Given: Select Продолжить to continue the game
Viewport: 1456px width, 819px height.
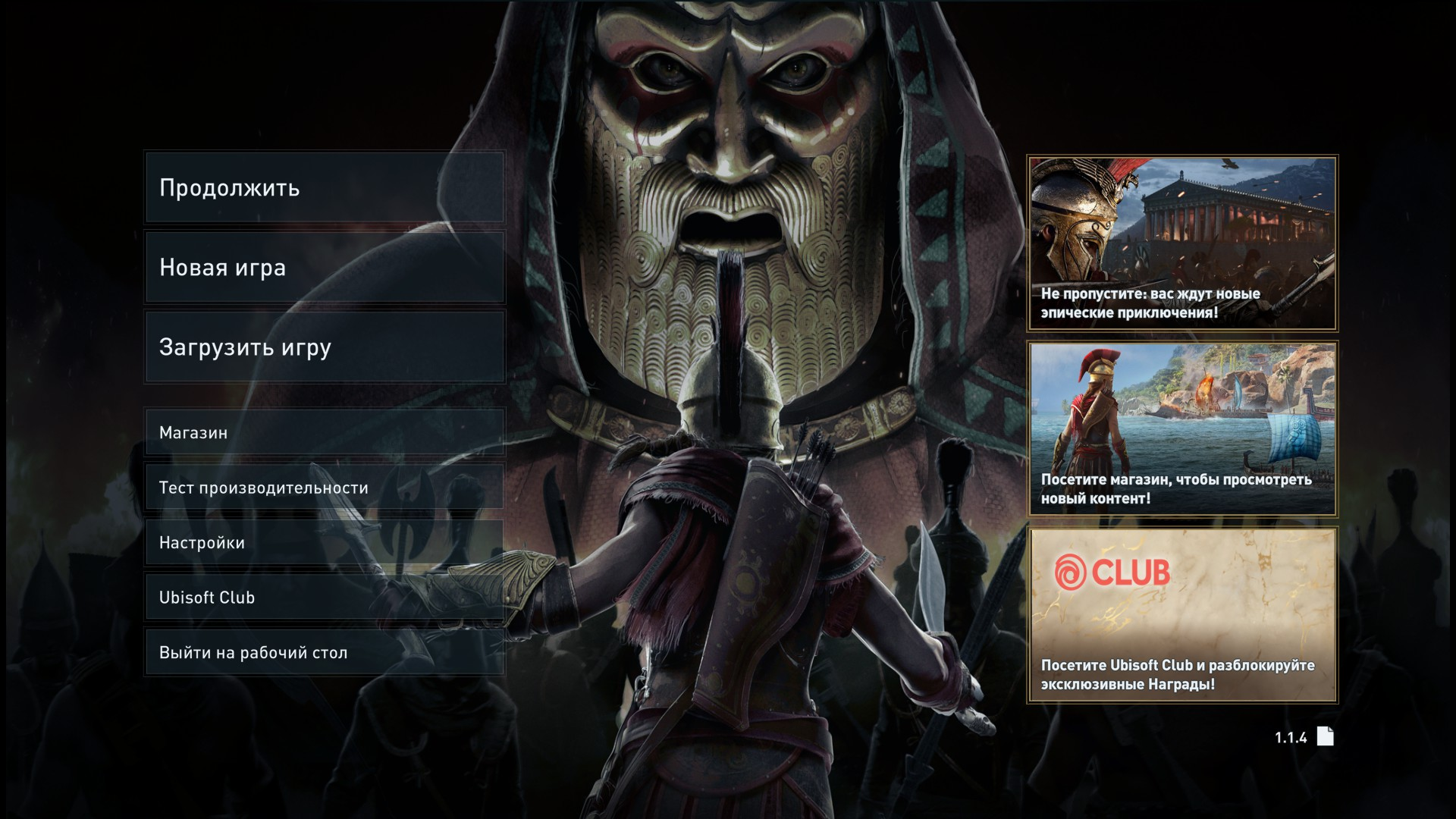Looking at the screenshot, I should point(325,187).
